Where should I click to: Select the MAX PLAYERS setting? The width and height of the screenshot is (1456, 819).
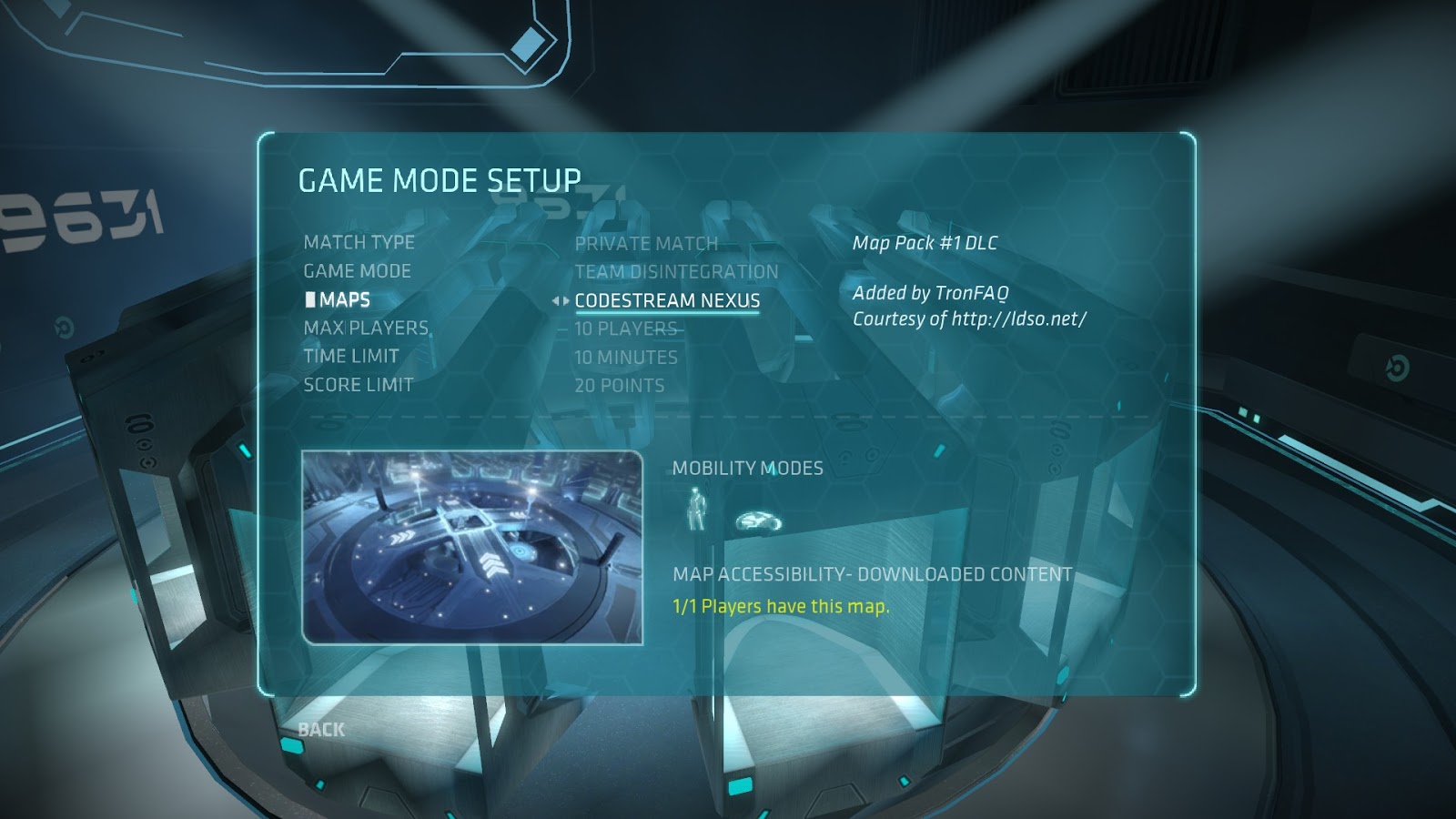click(x=366, y=328)
